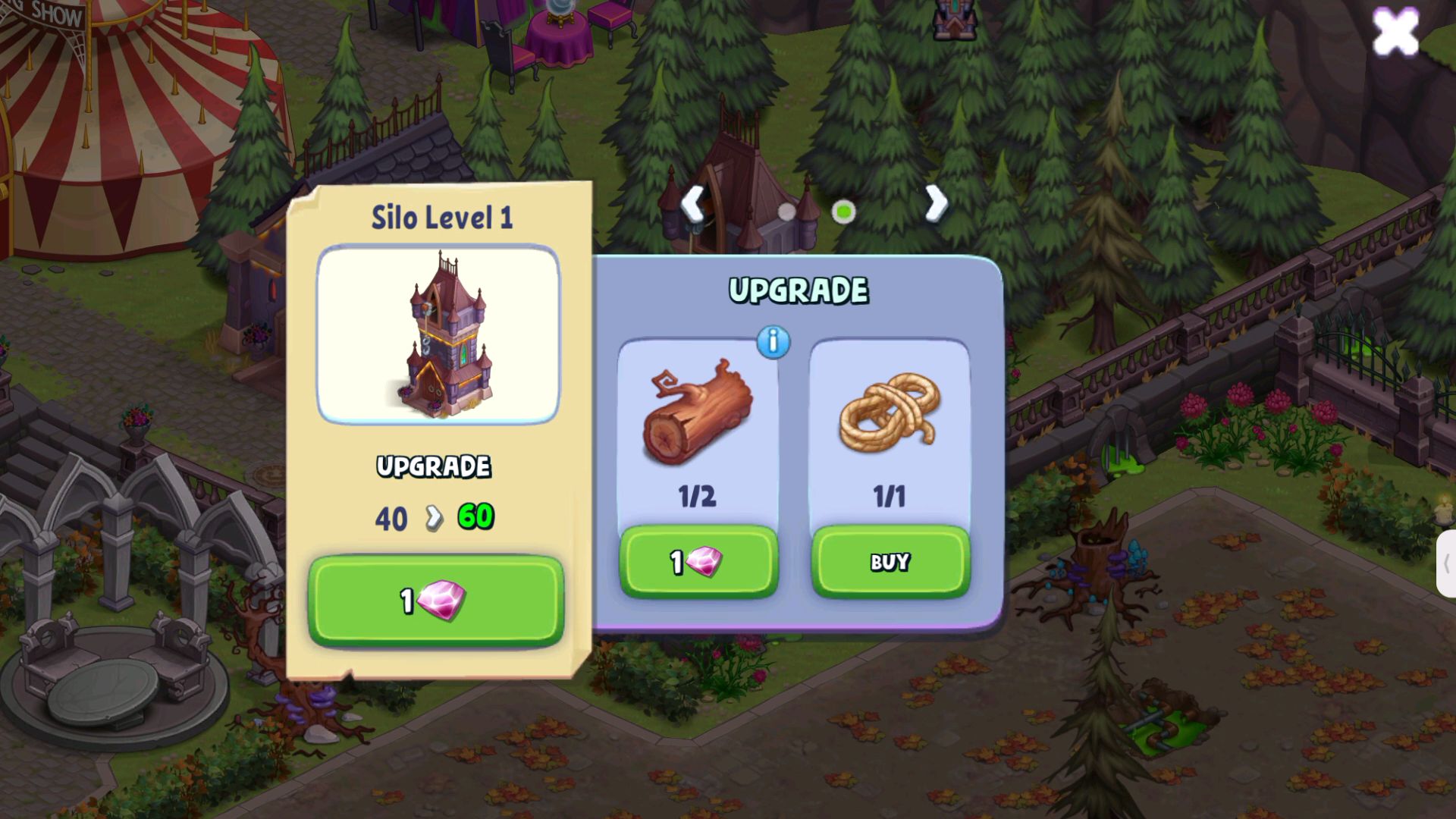Go to the next building page

(937, 203)
